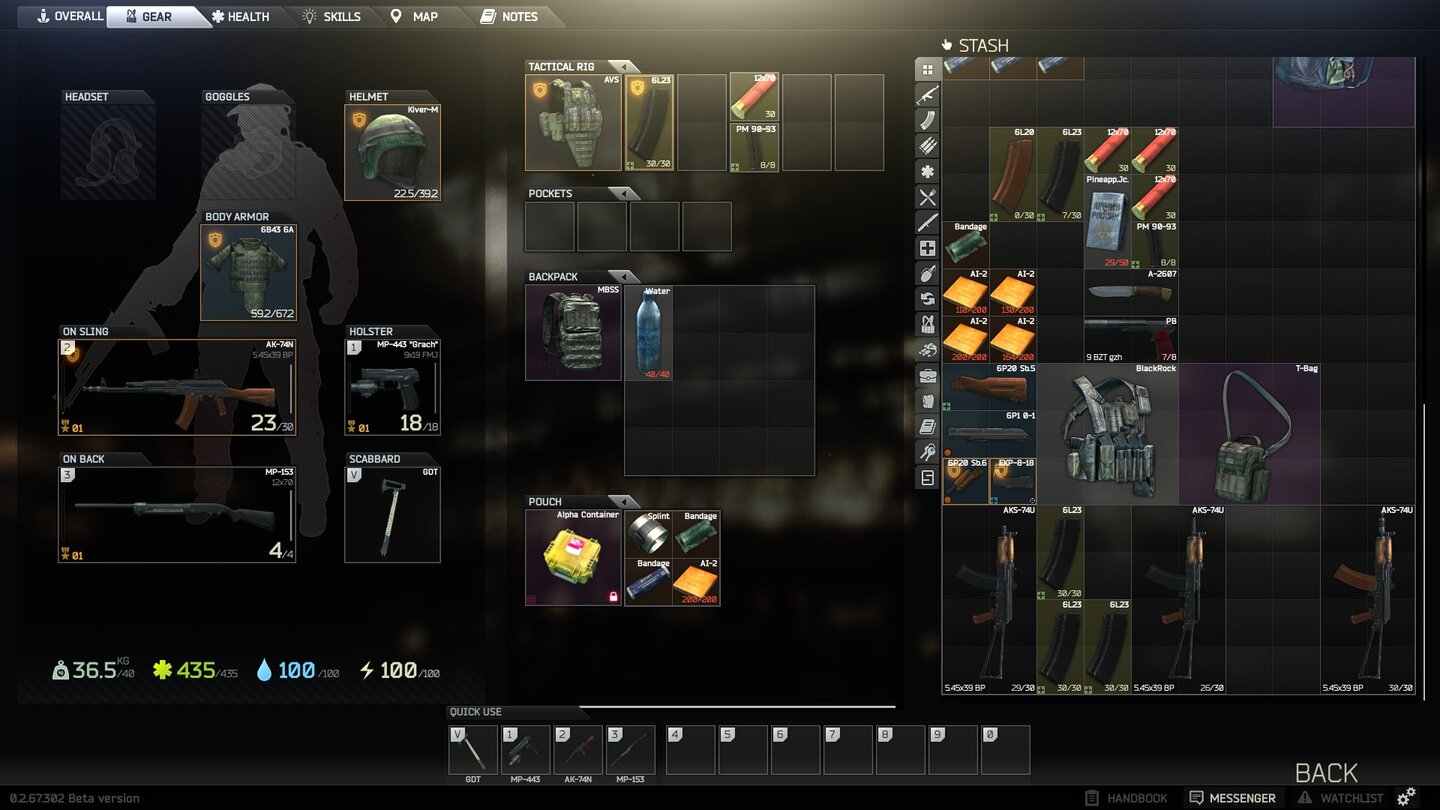The width and height of the screenshot is (1440, 810).
Task: Collapse the TACTICAL RIG section header arrow
Action: click(x=625, y=66)
